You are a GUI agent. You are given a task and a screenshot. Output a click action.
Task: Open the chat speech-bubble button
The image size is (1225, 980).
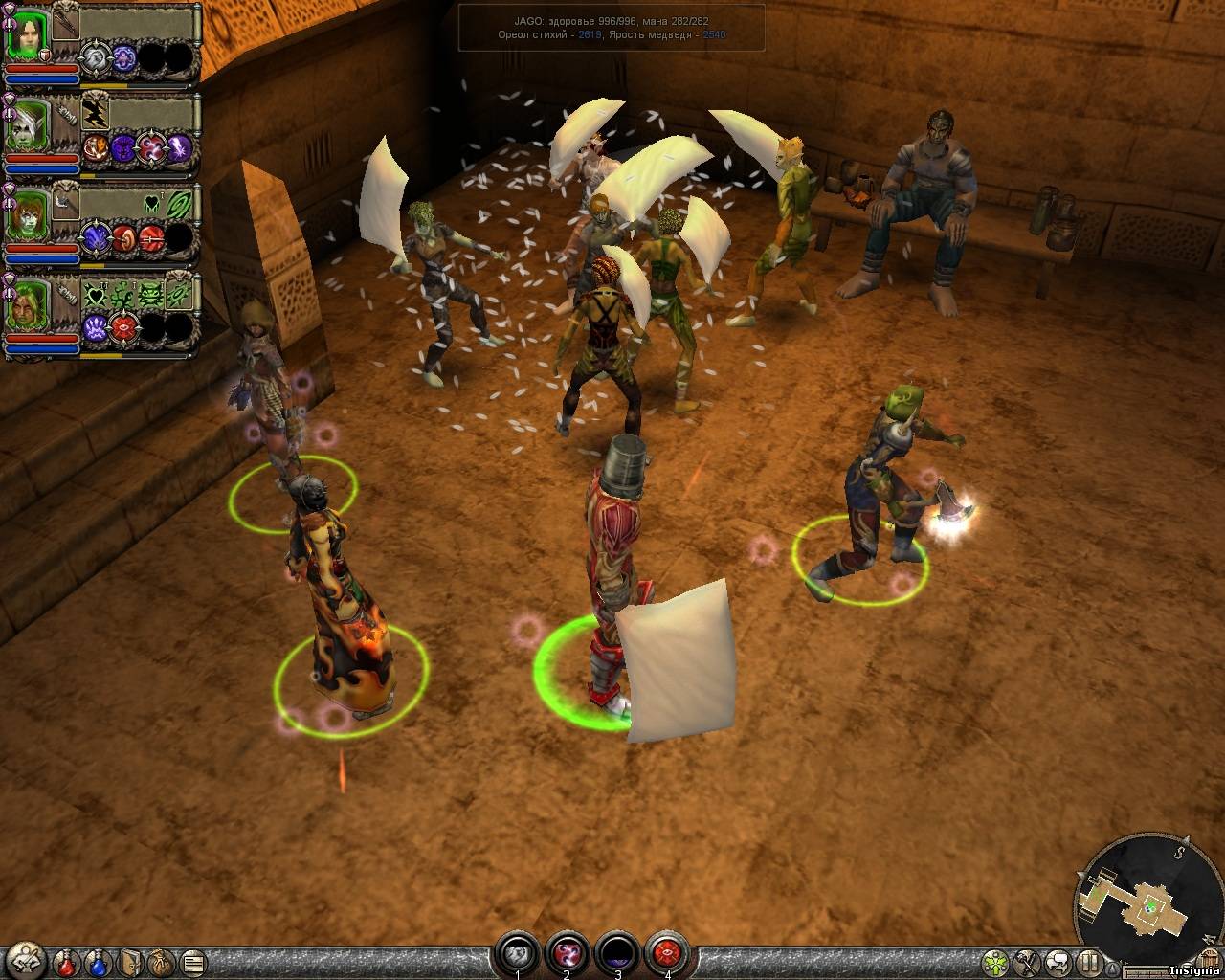pos(1058,961)
